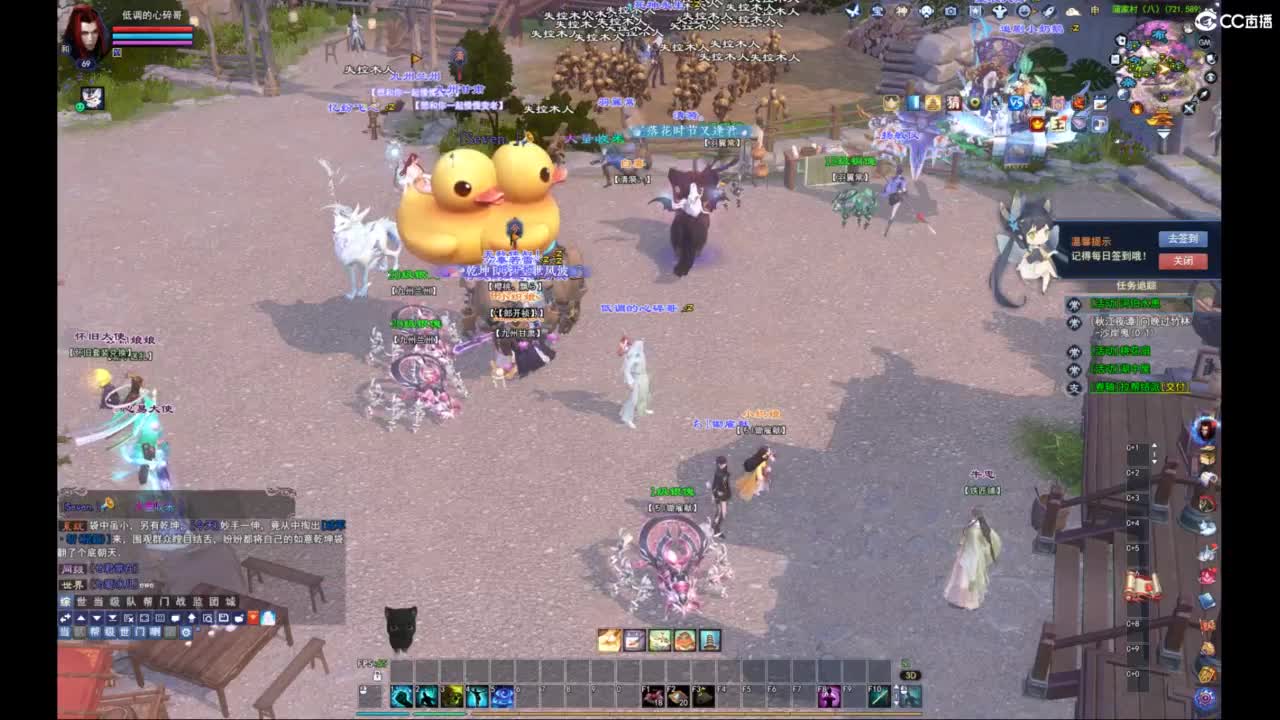Switch to the 综 combined chat tab

coord(67,601)
